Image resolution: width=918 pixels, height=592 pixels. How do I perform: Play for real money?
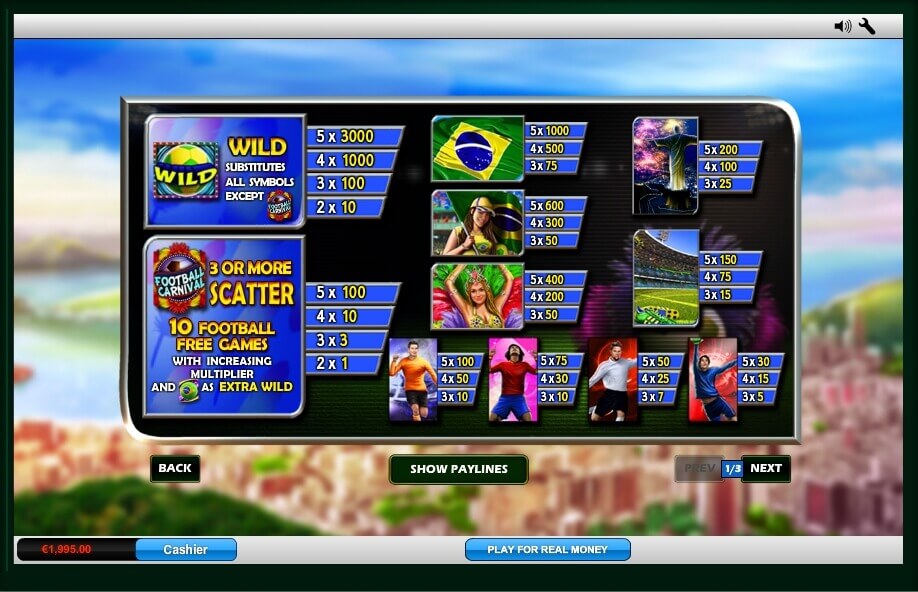pyautogui.click(x=547, y=549)
